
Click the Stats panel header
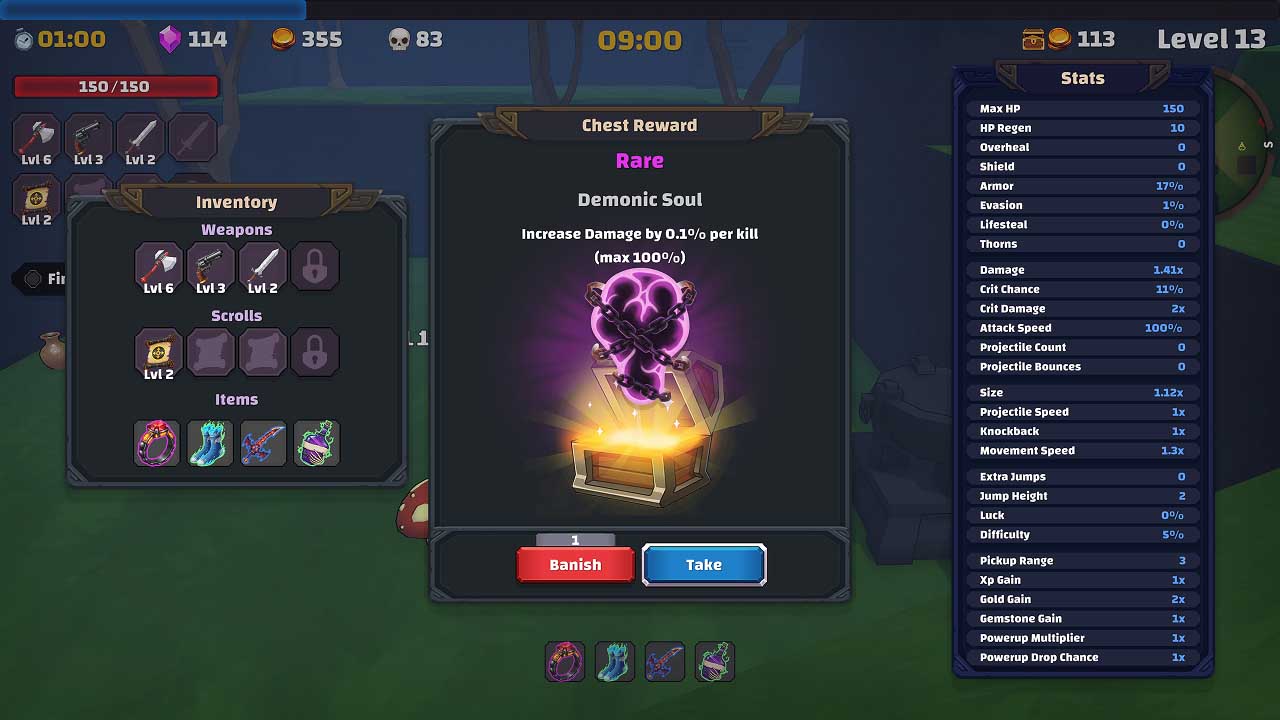tap(1083, 78)
